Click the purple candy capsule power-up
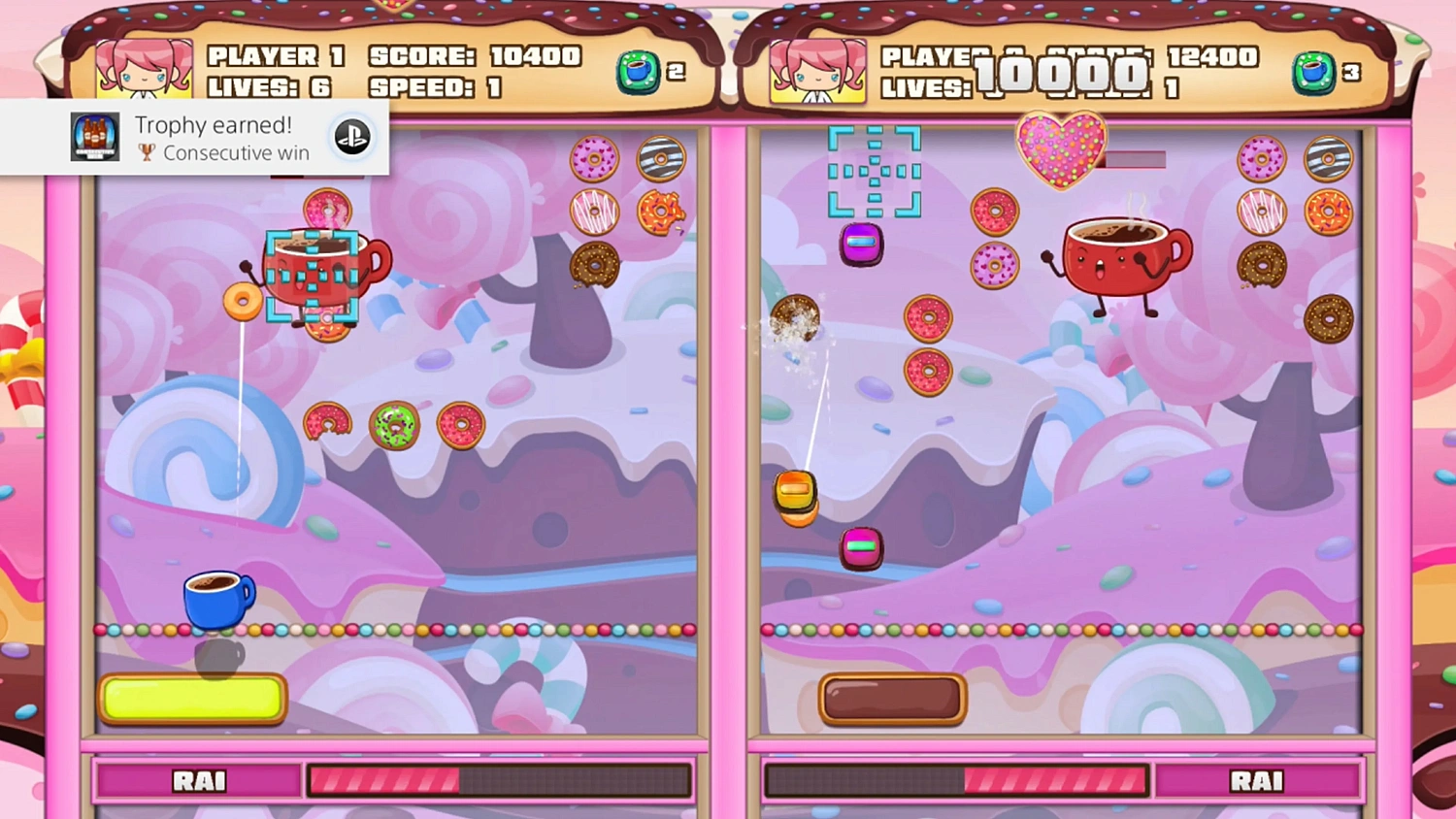Viewport: 1456px width, 819px height. (863, 243)
